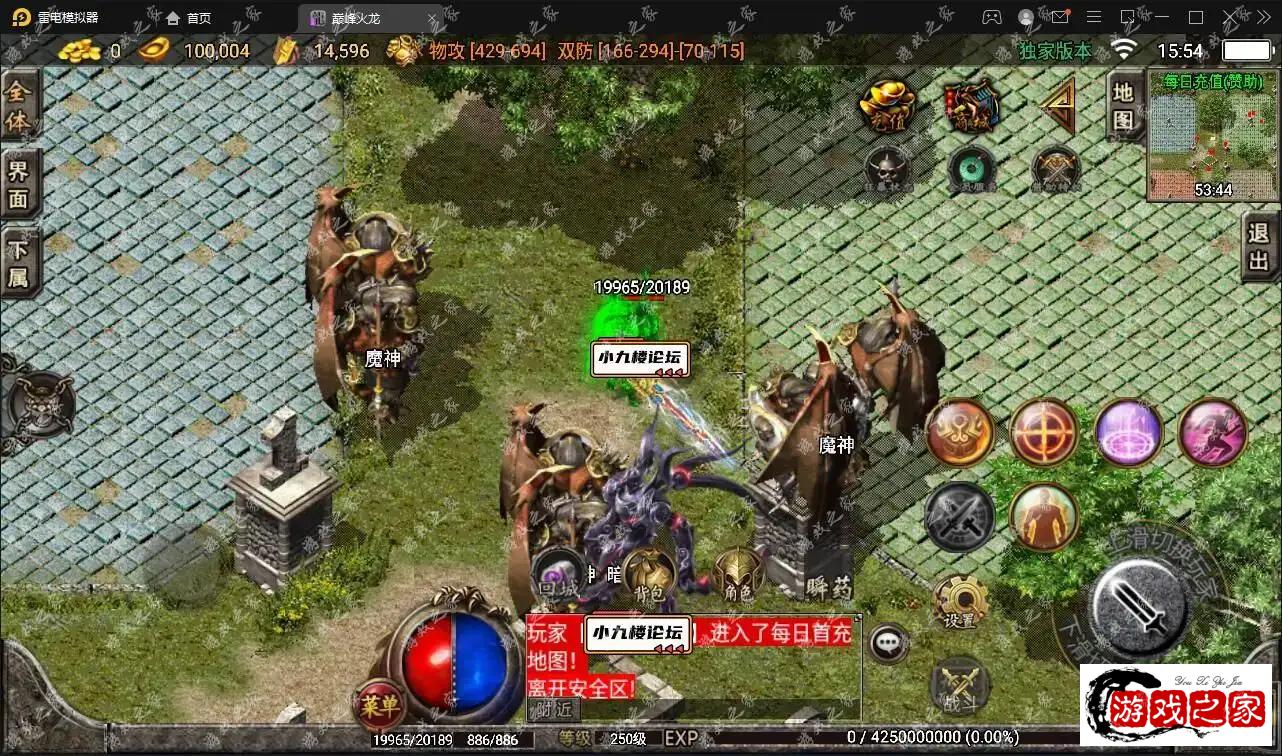Open the 角色 character sheet
This screenshot has height=756, width=1282.
[x=738, y=575]
